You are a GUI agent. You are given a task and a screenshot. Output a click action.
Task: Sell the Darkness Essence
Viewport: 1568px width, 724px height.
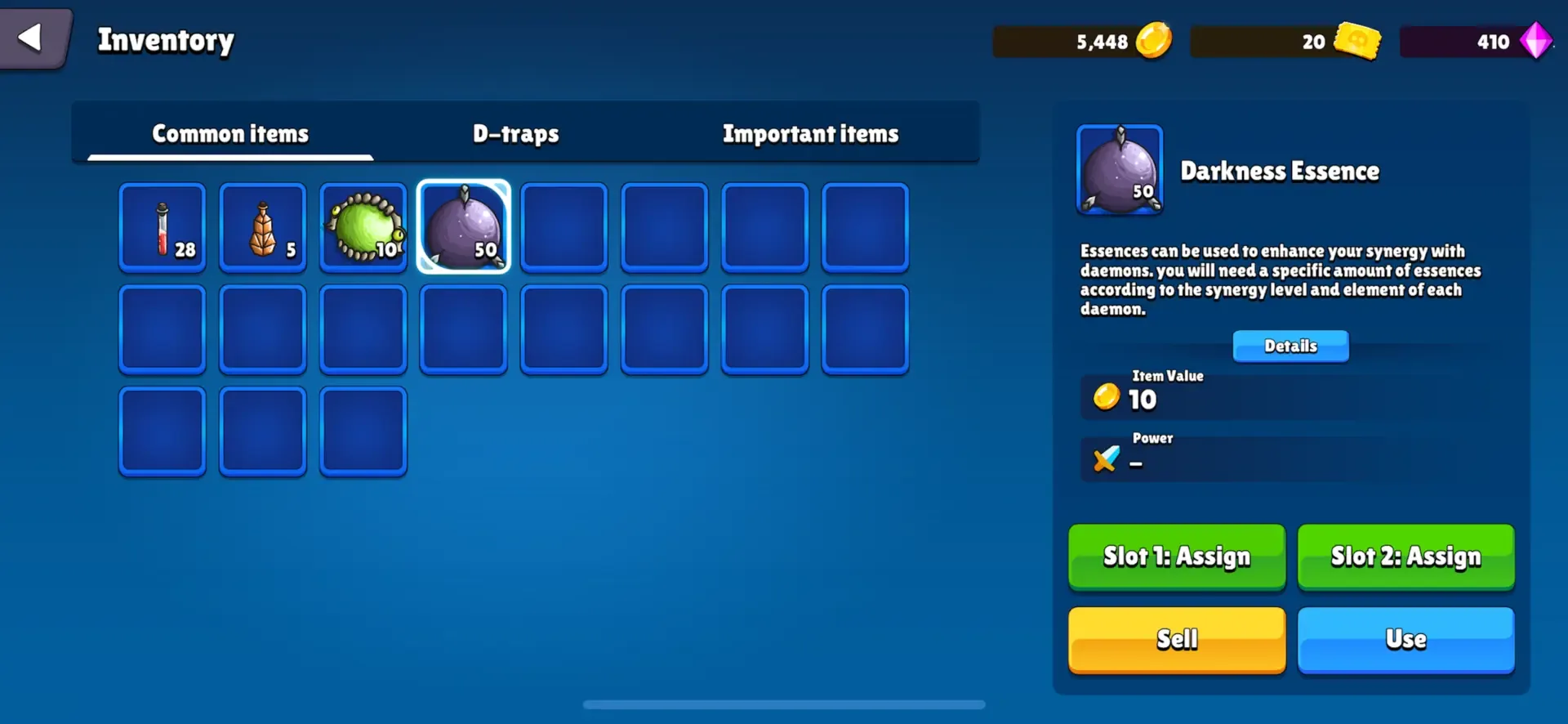pyautogui.click(x=1177, y=640)
